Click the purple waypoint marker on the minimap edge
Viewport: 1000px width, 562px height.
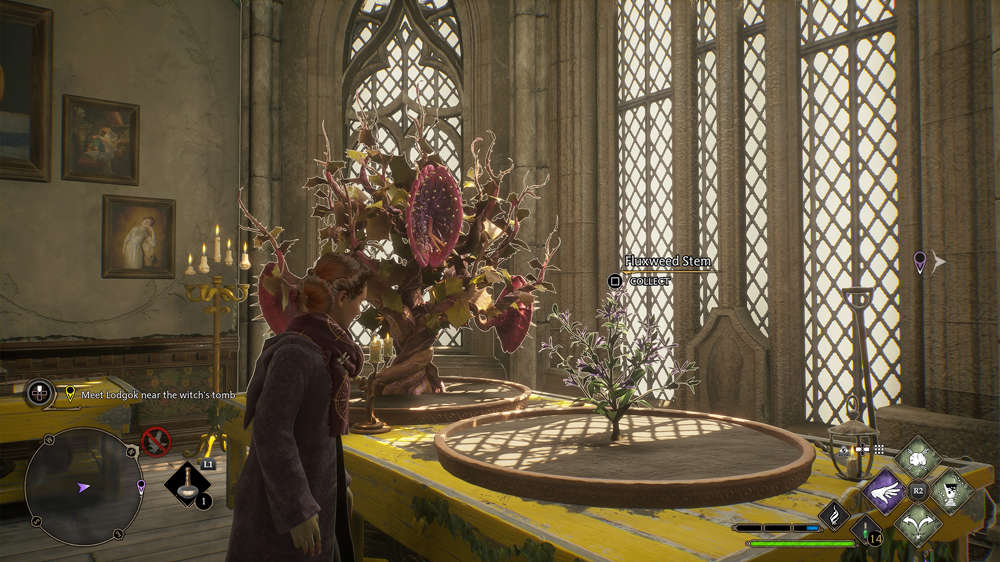141,487
